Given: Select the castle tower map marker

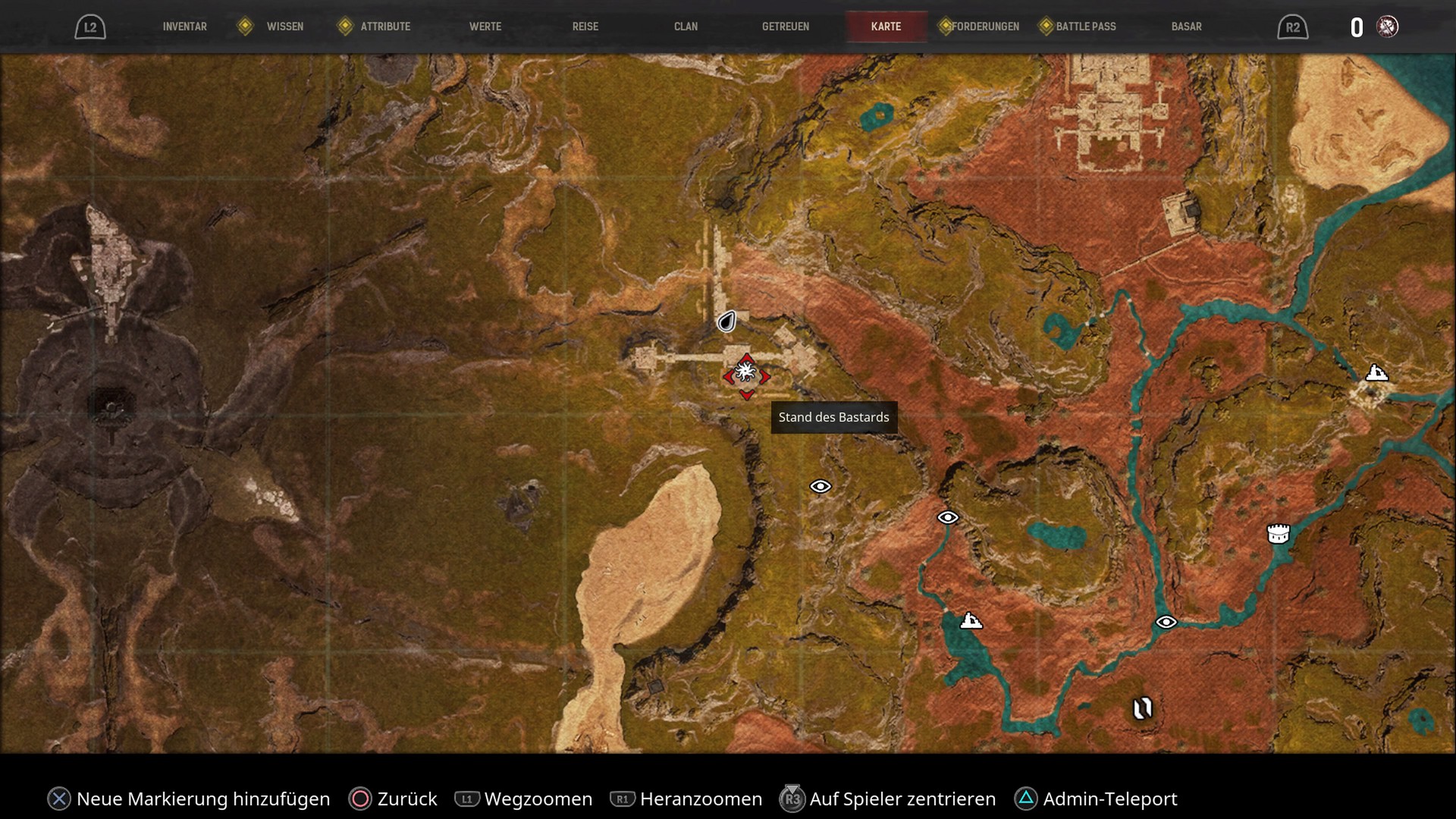Looking at the screenshot, I should click(x=1278, y=534).
